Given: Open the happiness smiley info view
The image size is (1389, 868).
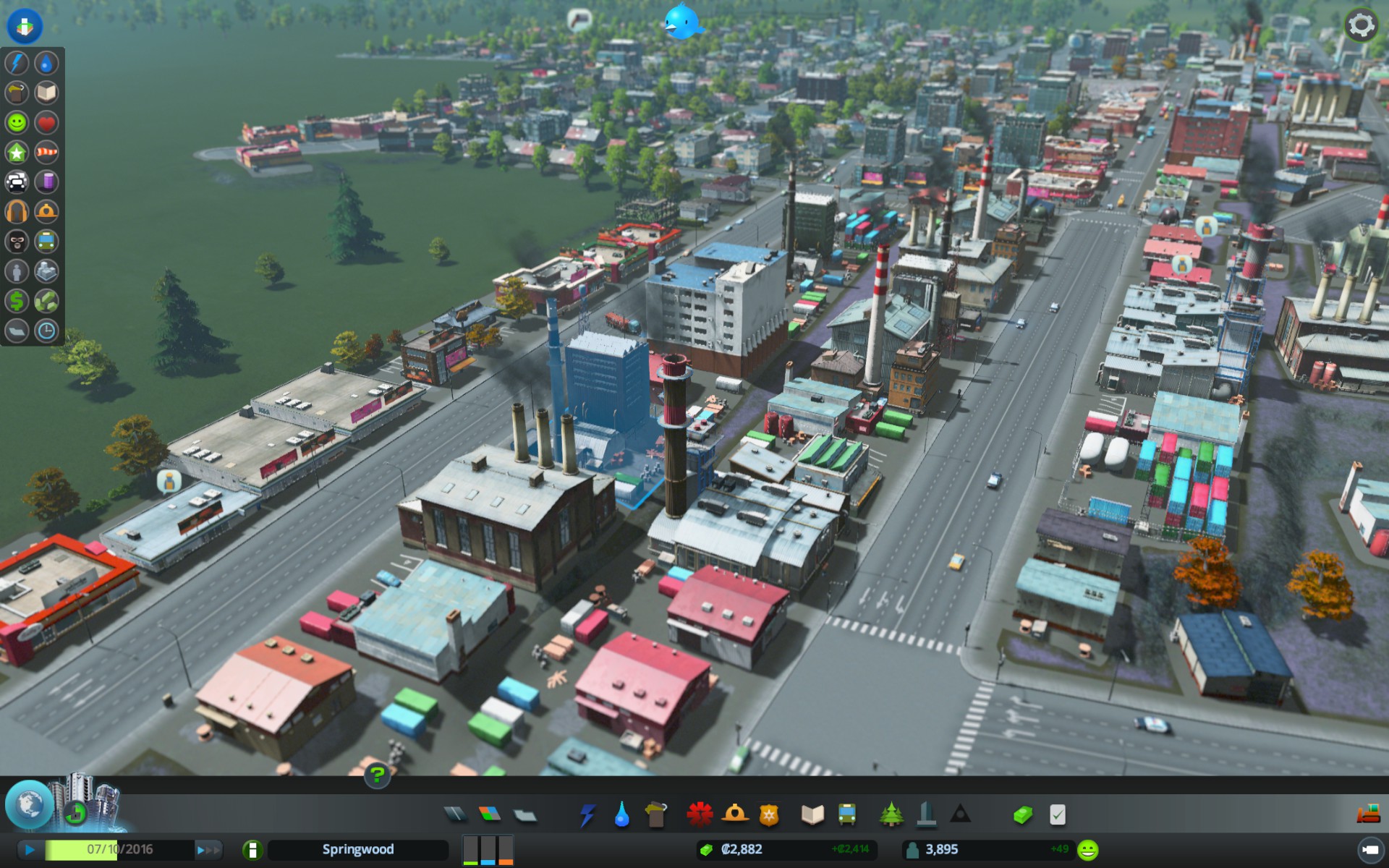Looking at the screenshot, I should click(x=17, y=122).
